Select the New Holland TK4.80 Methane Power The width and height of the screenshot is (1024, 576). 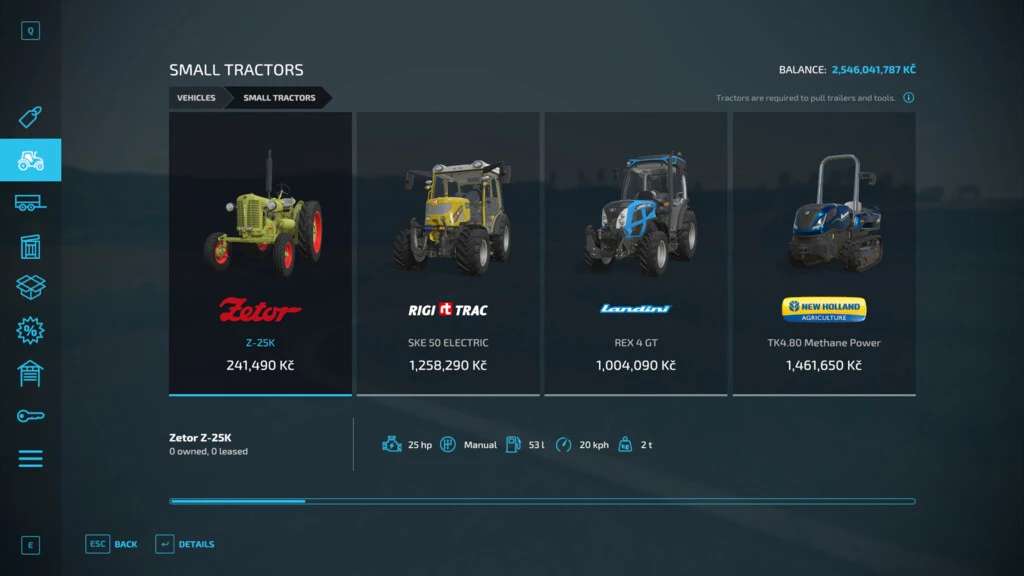pyautogui.click(x=824, y=253)
